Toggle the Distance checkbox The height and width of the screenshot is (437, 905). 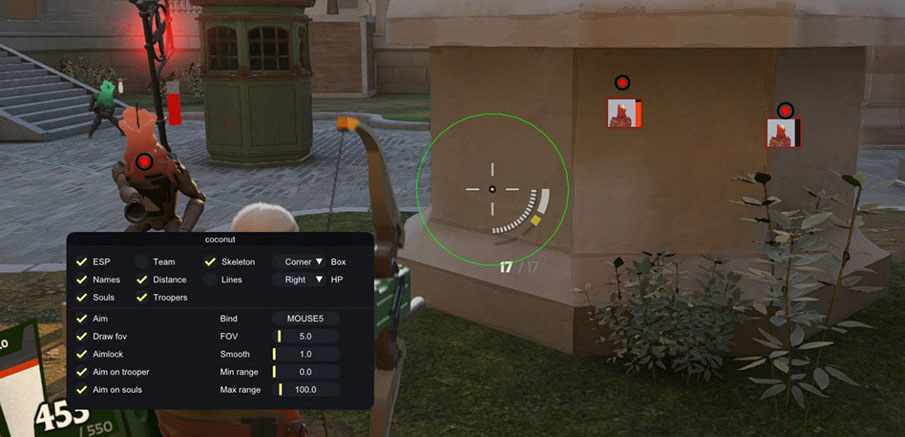(142, 280)
